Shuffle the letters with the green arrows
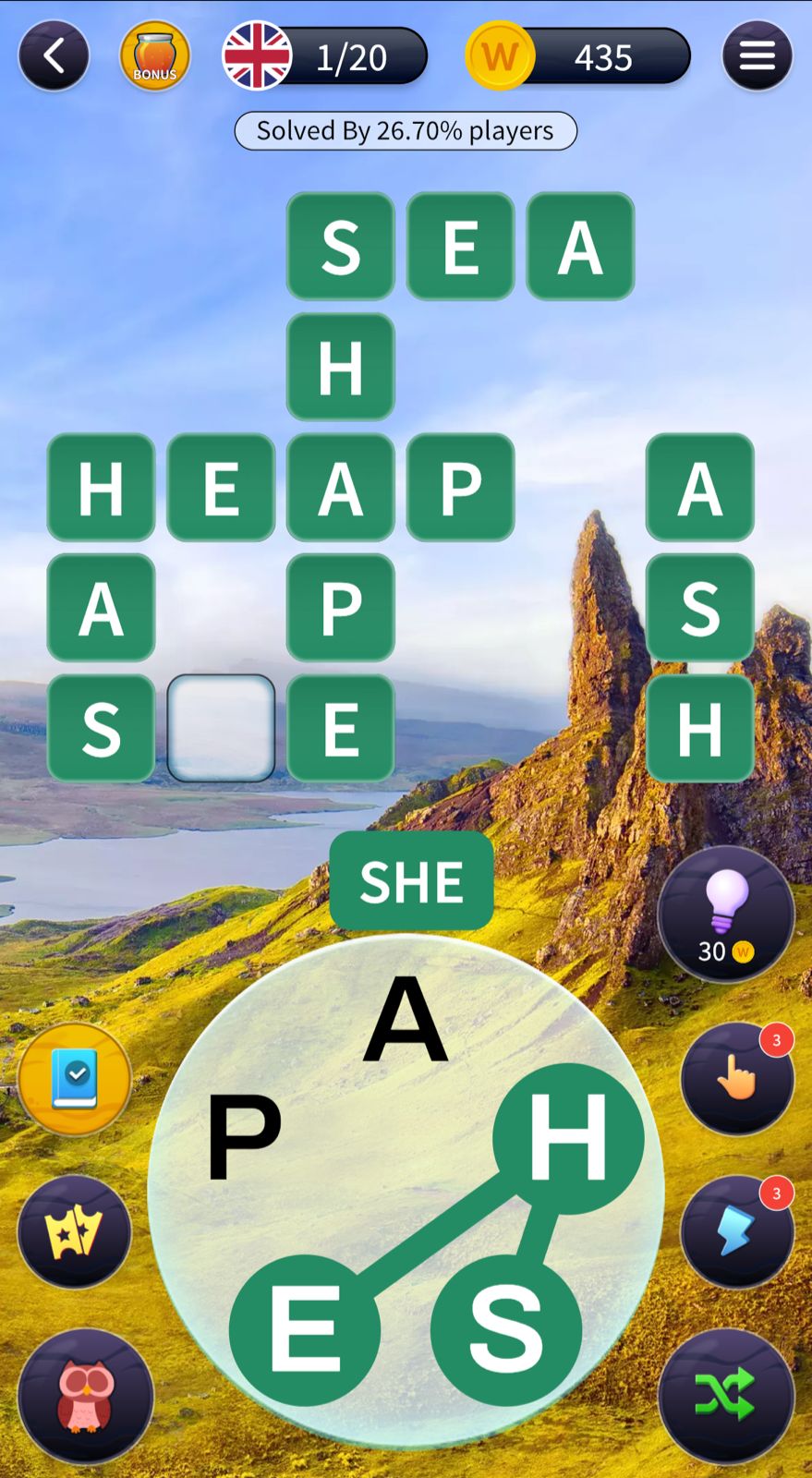Screen dimensions: 812x1478 pyautogui.click(x=725, y=1395)
